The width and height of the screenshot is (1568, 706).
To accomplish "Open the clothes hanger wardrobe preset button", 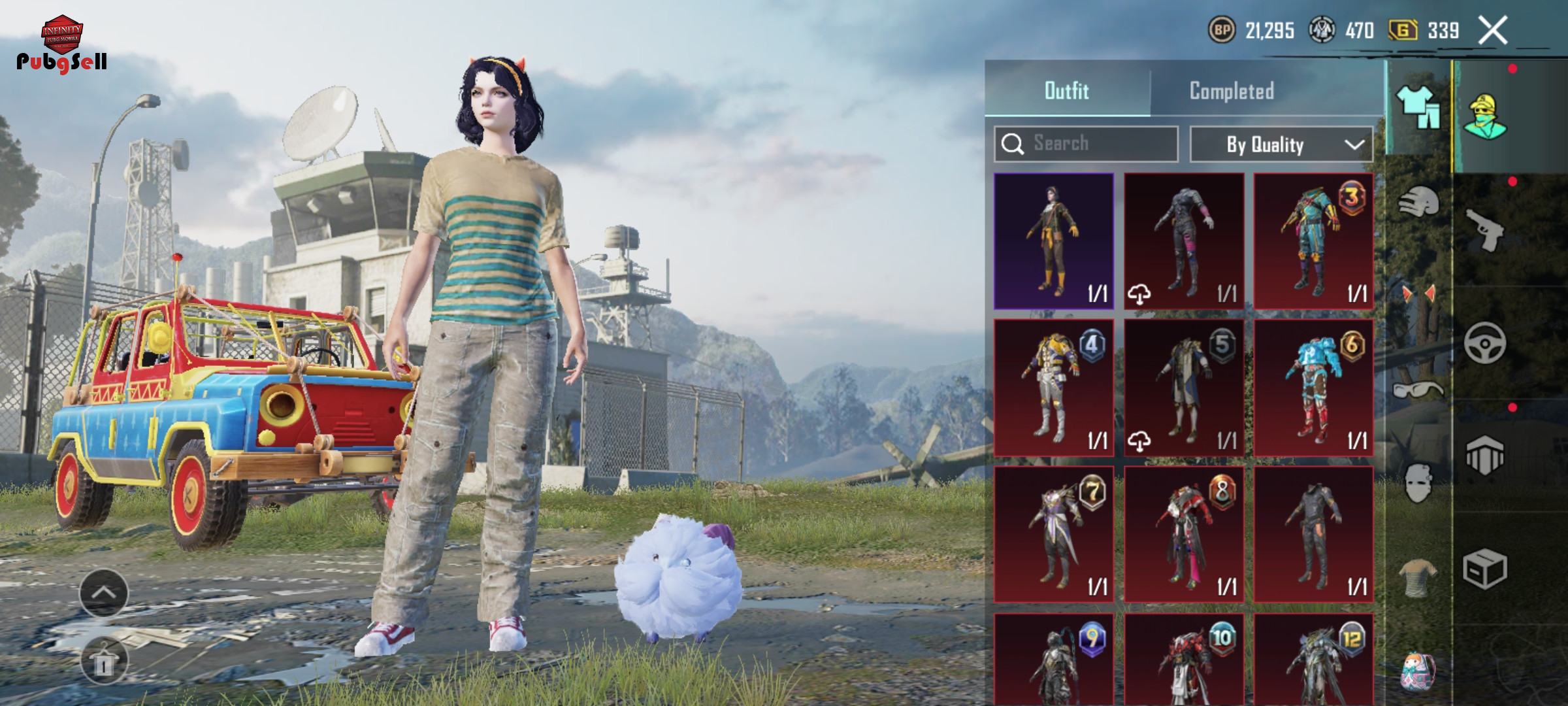I will [x=104, y=662].
